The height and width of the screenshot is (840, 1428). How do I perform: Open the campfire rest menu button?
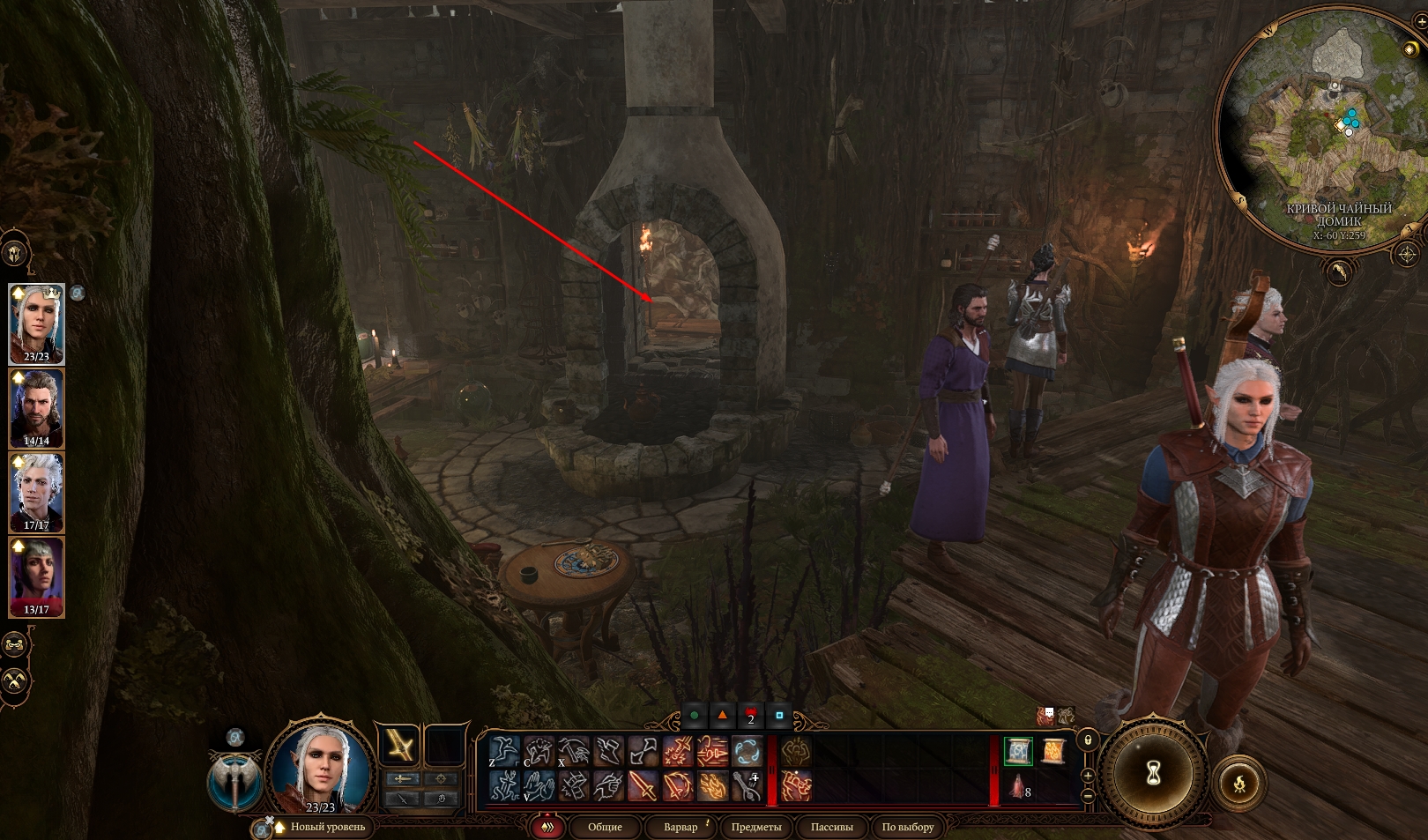pos(1239,783)
